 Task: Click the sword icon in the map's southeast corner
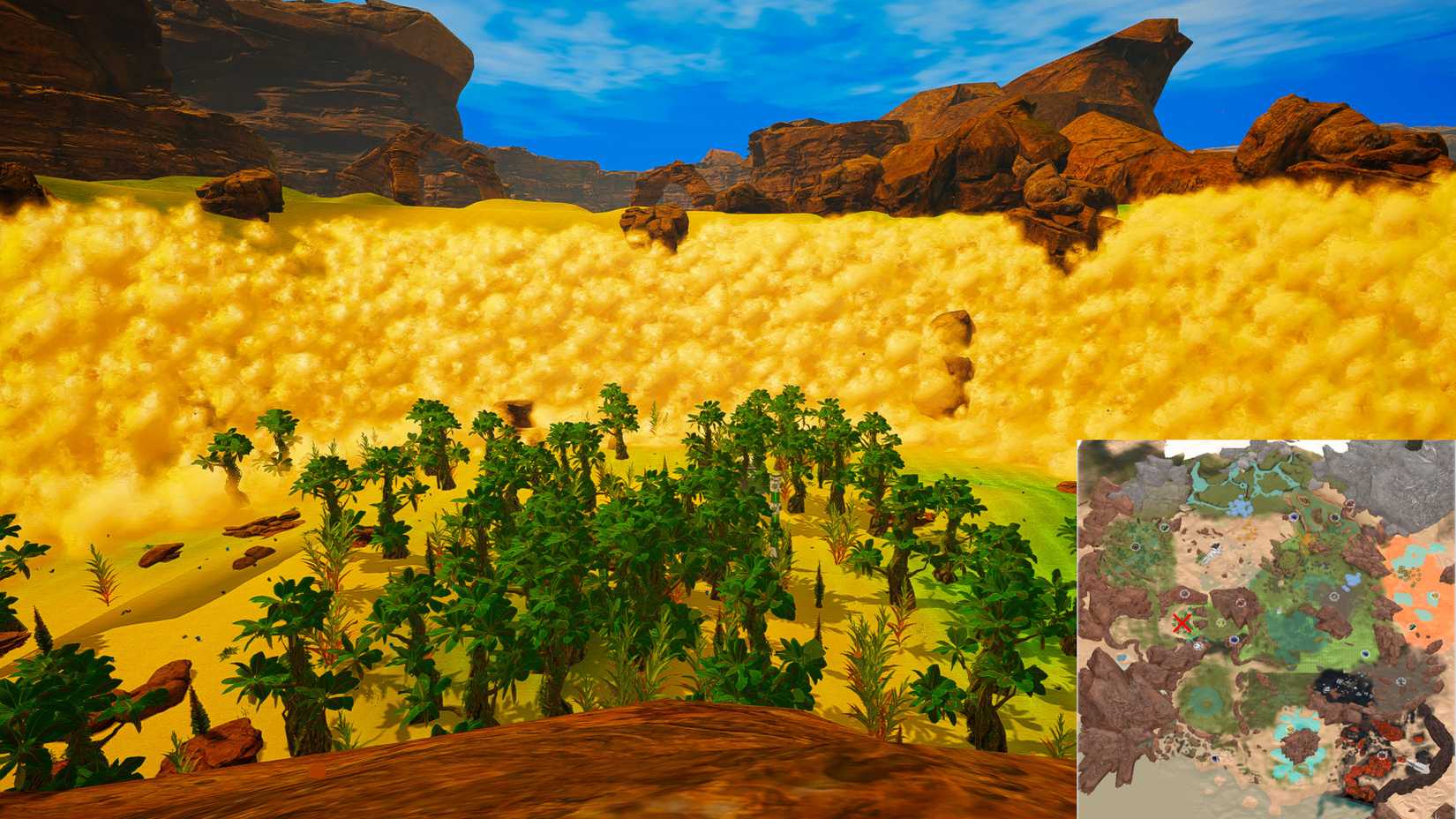click(1418, 766)
